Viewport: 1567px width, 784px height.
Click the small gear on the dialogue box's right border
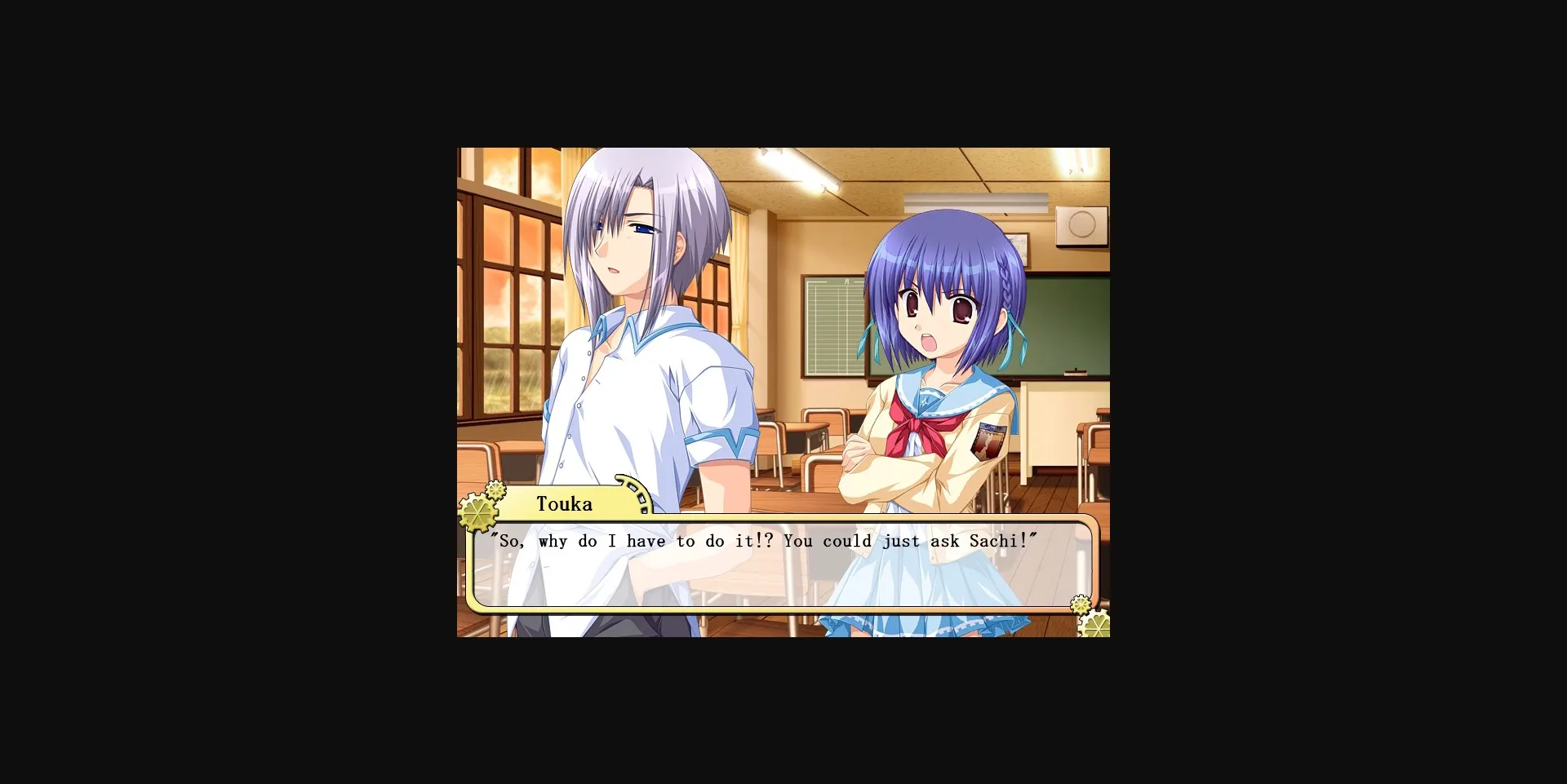pyautogui.click(x=1079, y=604)
